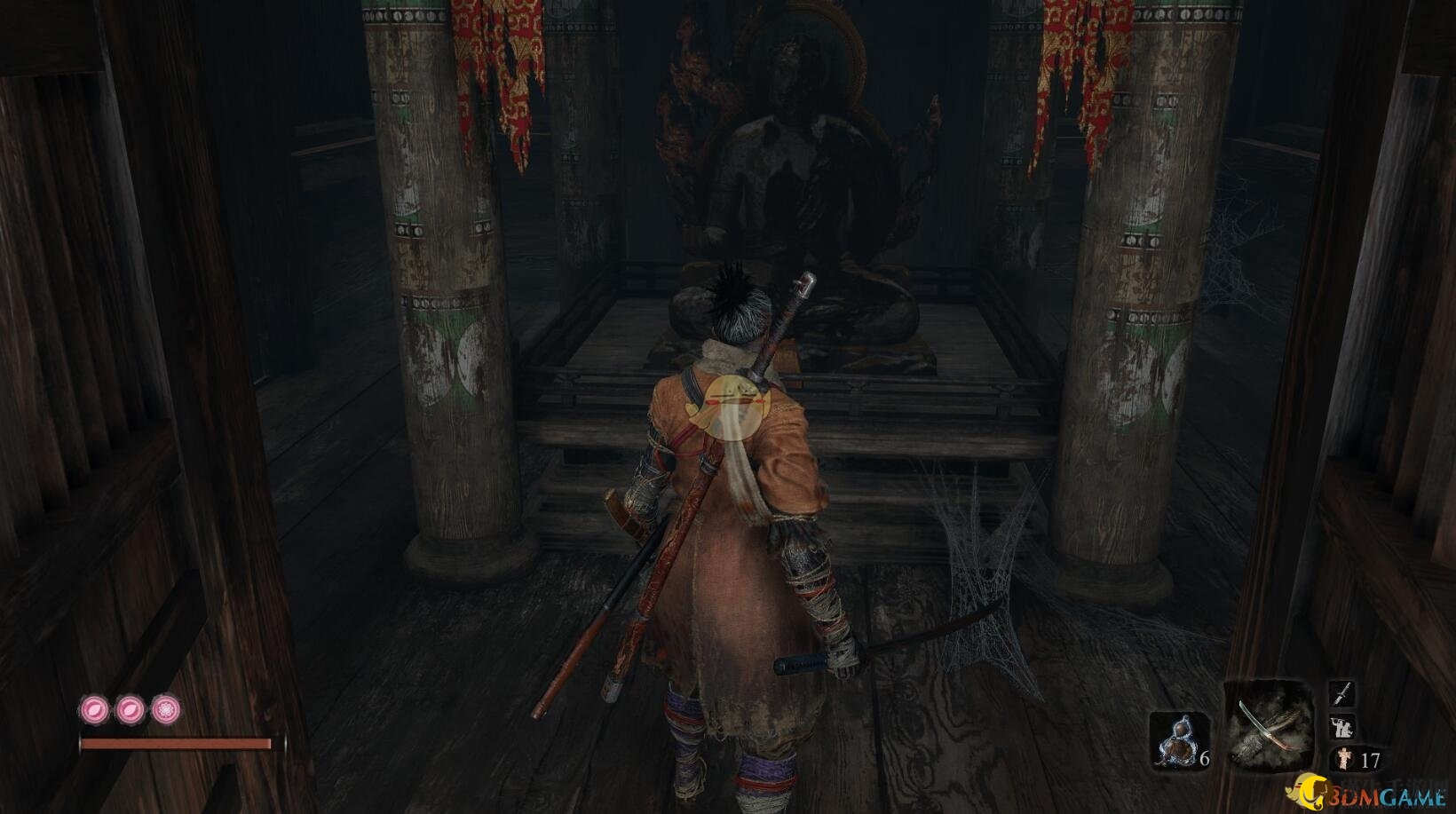
Task: Click the crouching figure status icon
Action: point(1342,727)
